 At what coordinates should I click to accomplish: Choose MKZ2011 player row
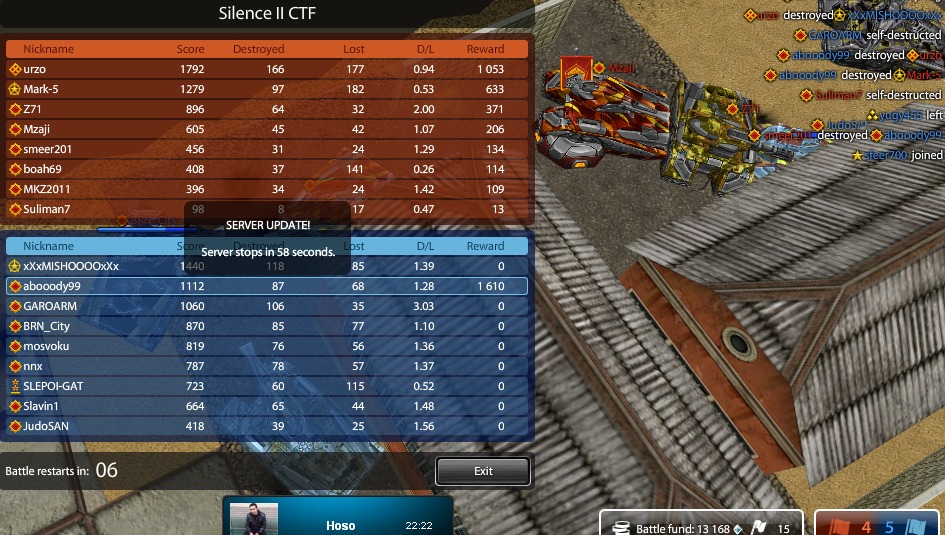[267, 189]
